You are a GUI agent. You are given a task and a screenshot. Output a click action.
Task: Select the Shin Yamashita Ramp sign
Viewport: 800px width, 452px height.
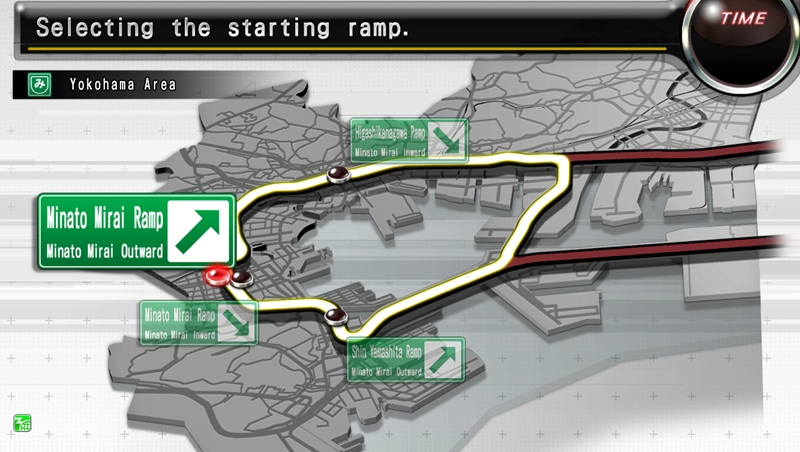(x=407, y=359)
